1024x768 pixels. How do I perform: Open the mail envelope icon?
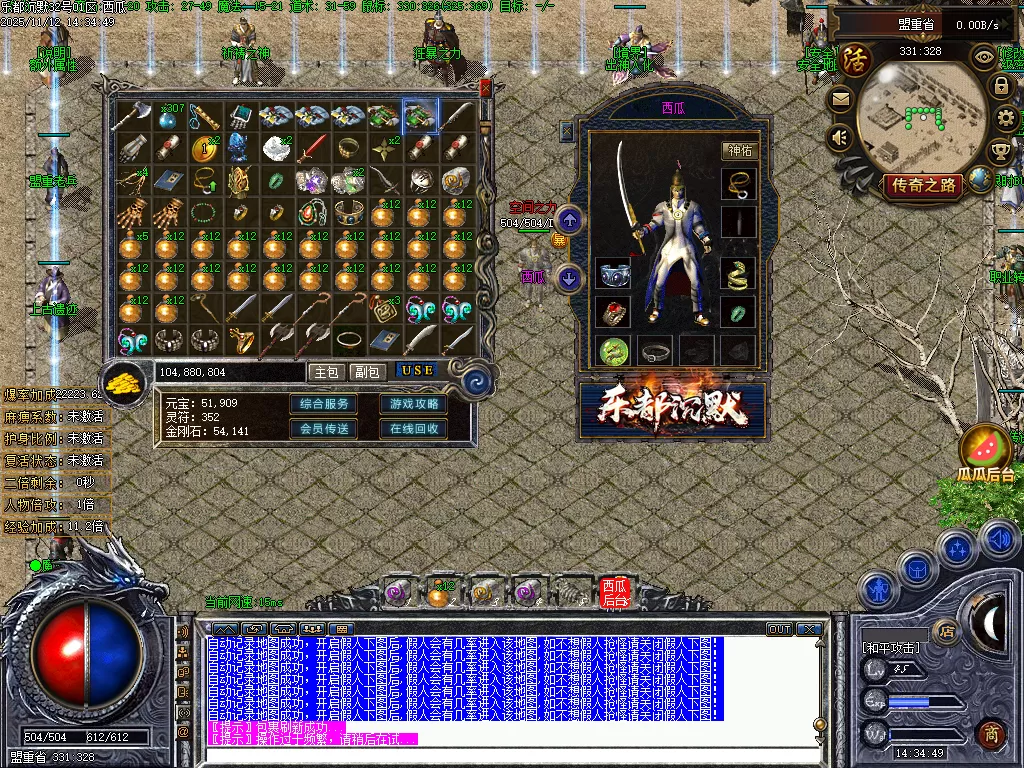coord(840,99)
